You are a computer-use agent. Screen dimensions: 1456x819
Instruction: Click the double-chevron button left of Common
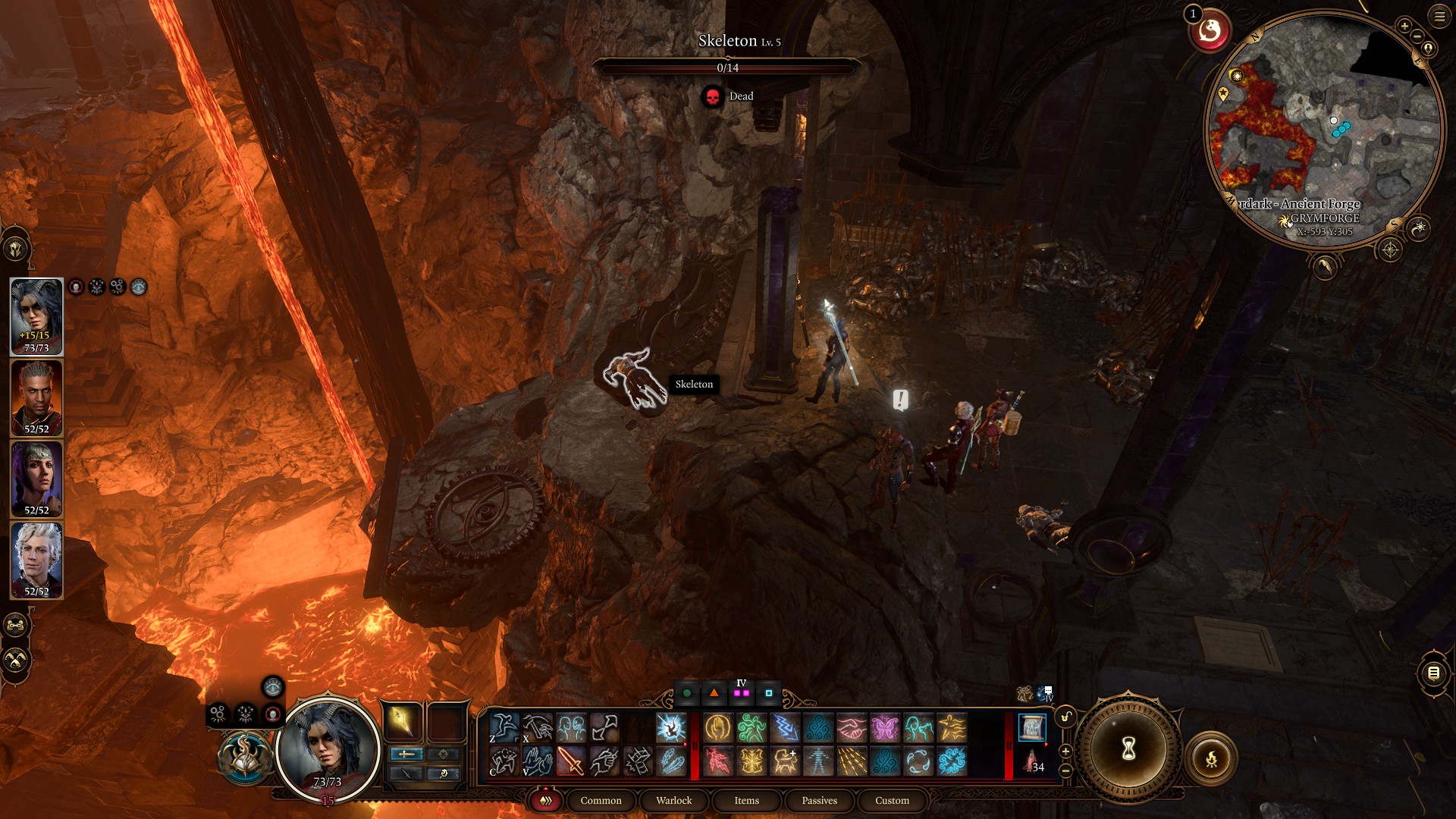[x=544, y=800]
